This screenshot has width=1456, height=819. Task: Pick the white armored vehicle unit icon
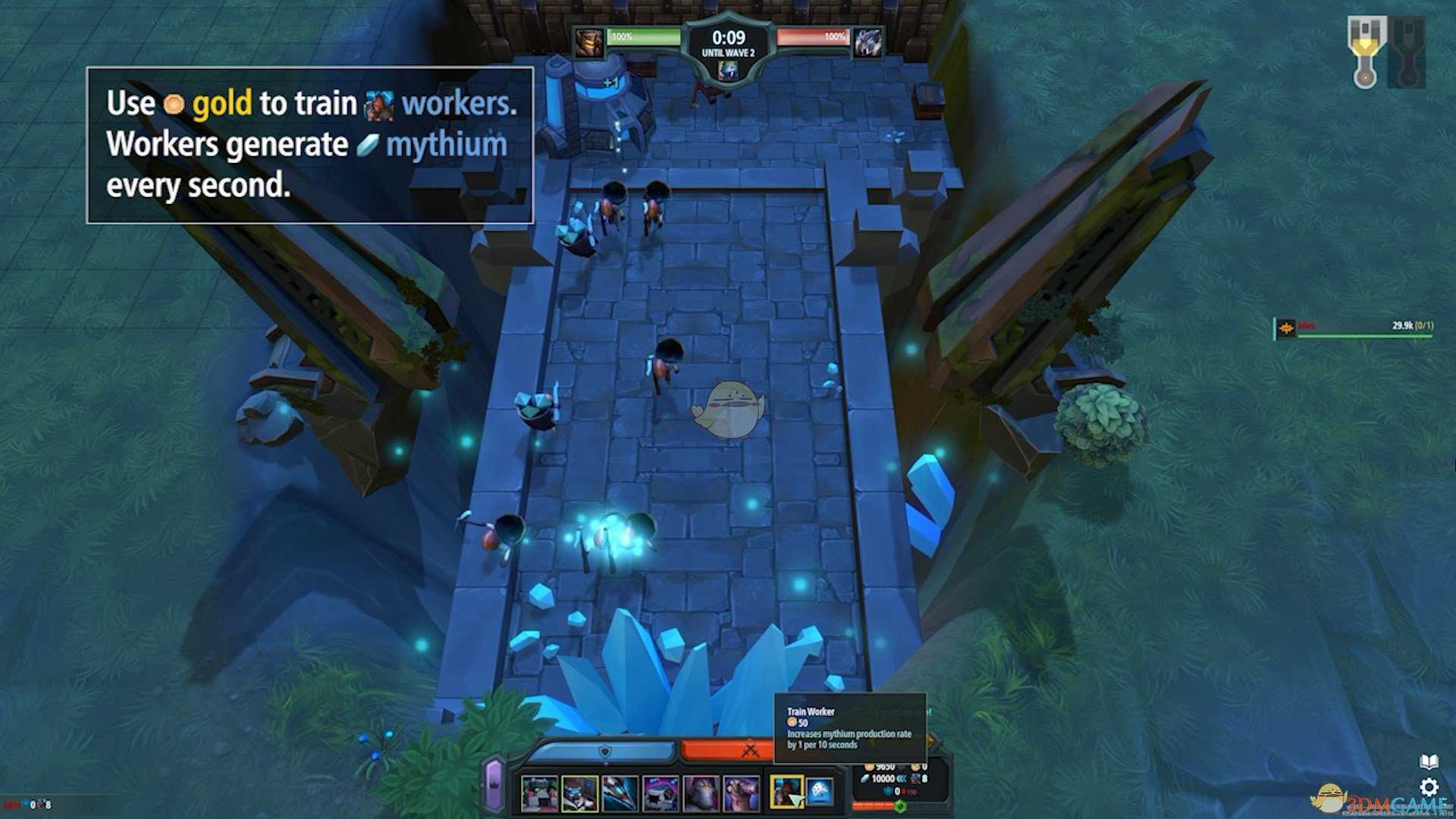tap(660, 793)
